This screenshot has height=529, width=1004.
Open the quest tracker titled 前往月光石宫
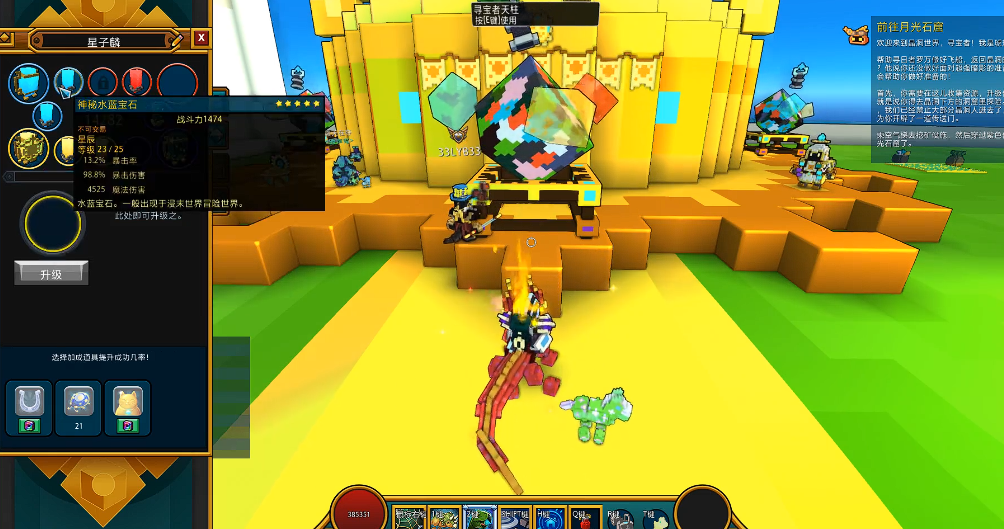pos(908,28)
